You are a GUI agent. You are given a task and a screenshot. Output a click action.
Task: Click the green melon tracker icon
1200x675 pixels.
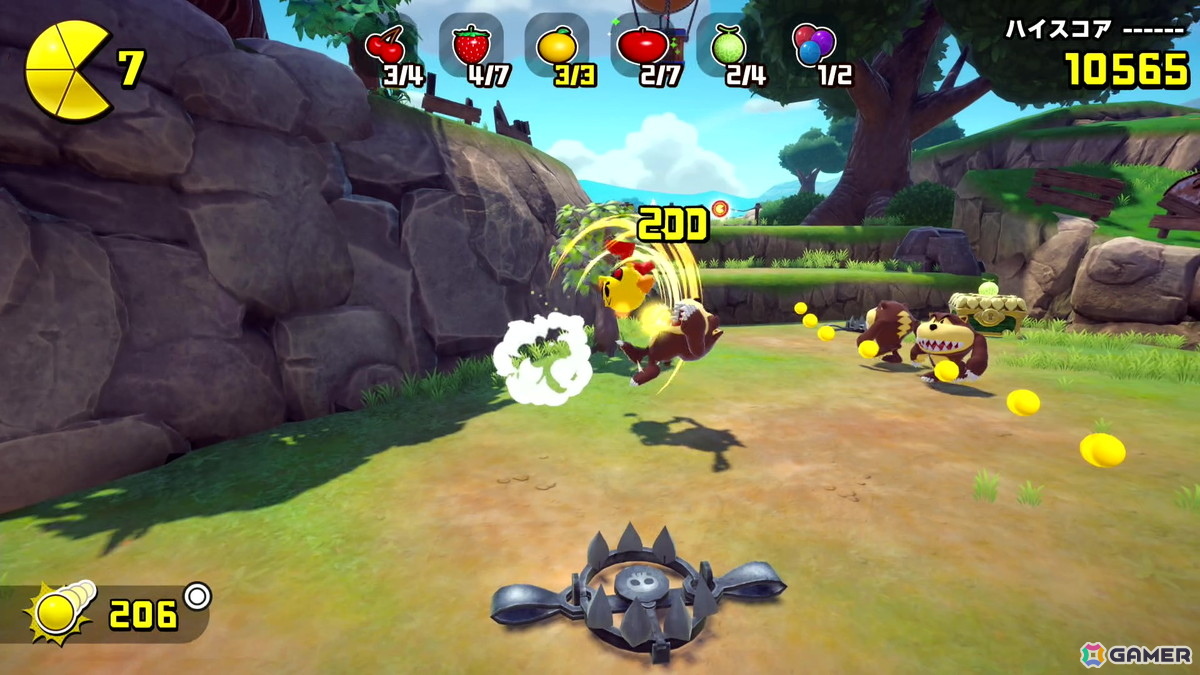pos(727,46)
